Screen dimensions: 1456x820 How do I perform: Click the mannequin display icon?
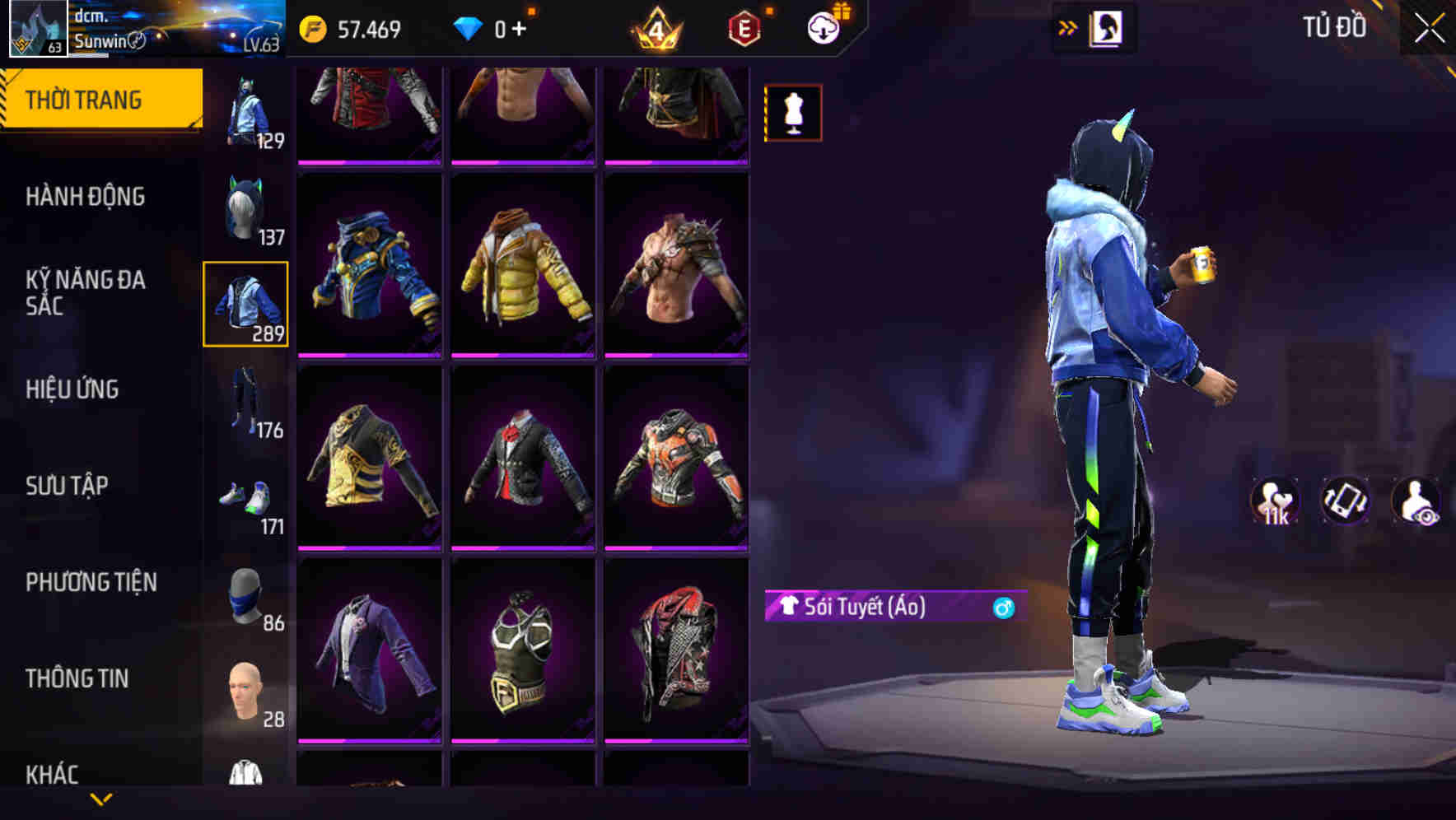coord(793,112)
